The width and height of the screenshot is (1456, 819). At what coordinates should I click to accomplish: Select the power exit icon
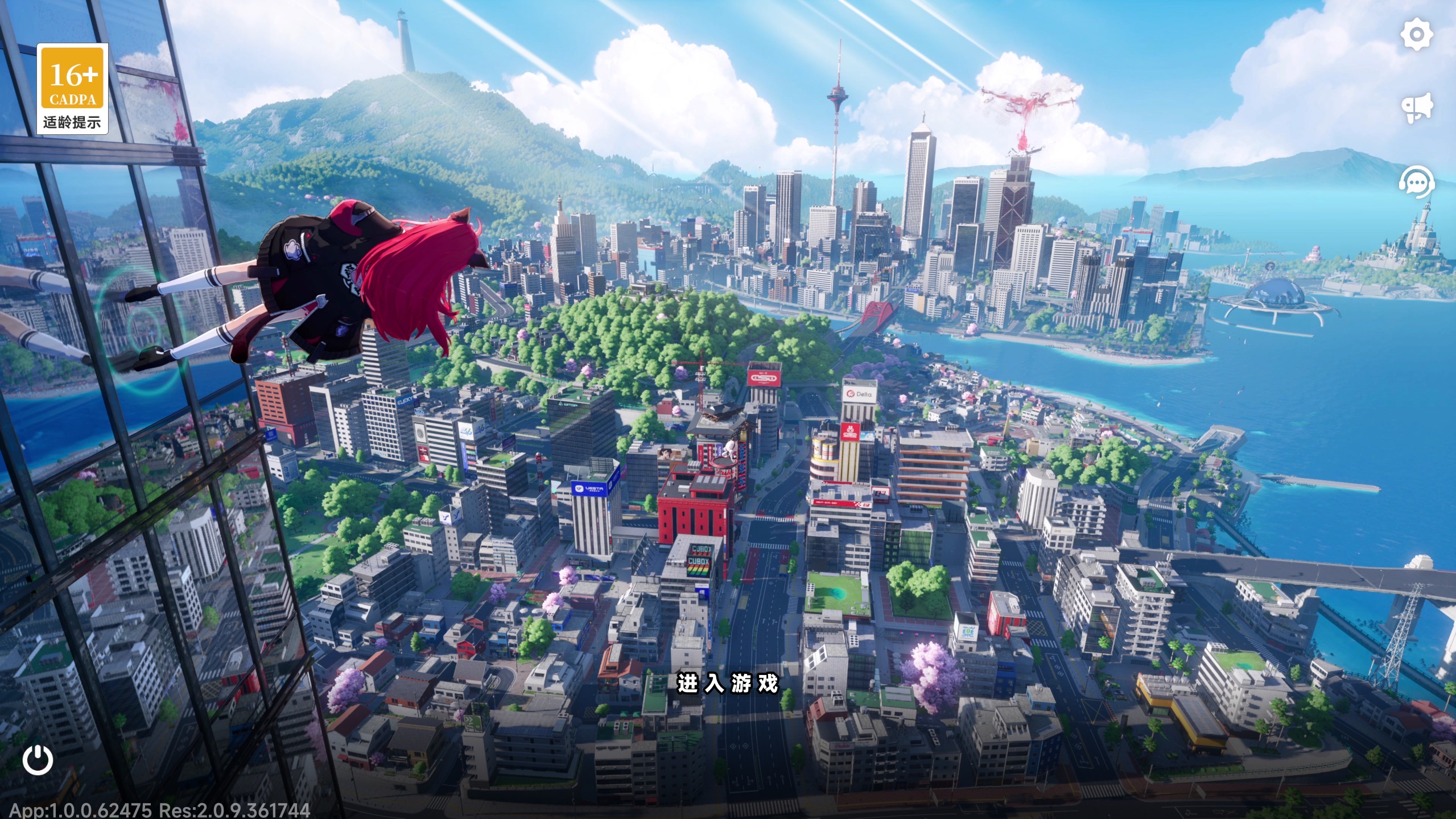38,759
